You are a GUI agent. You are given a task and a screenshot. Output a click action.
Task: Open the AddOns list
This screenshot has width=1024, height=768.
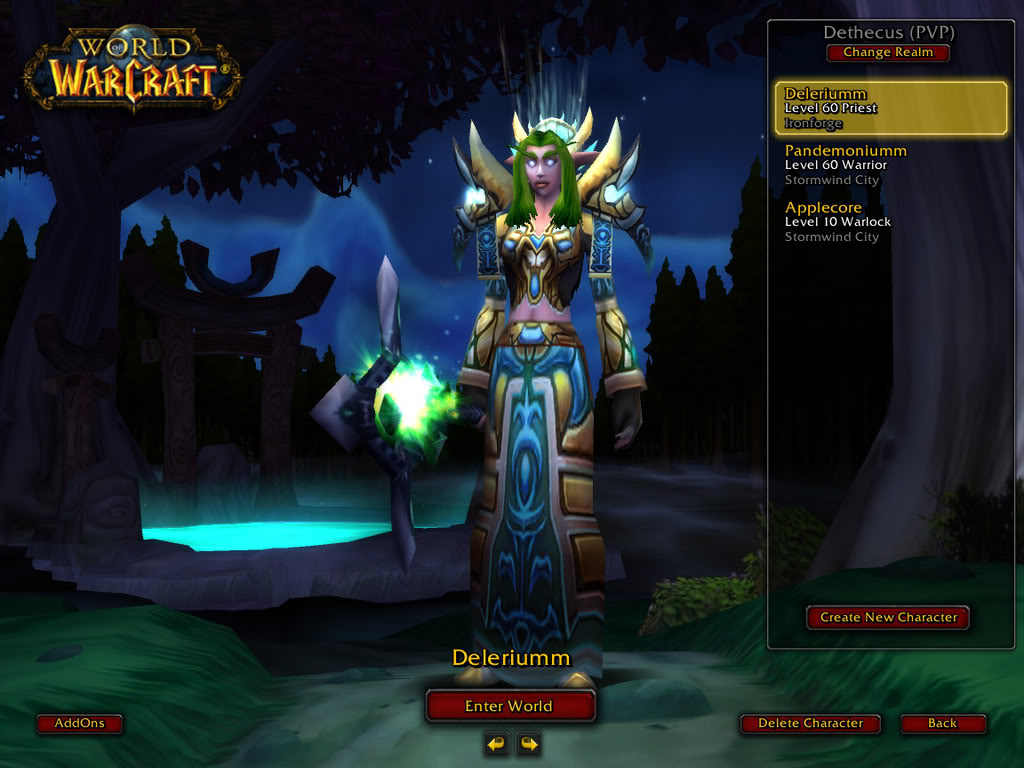pos(79,723)
